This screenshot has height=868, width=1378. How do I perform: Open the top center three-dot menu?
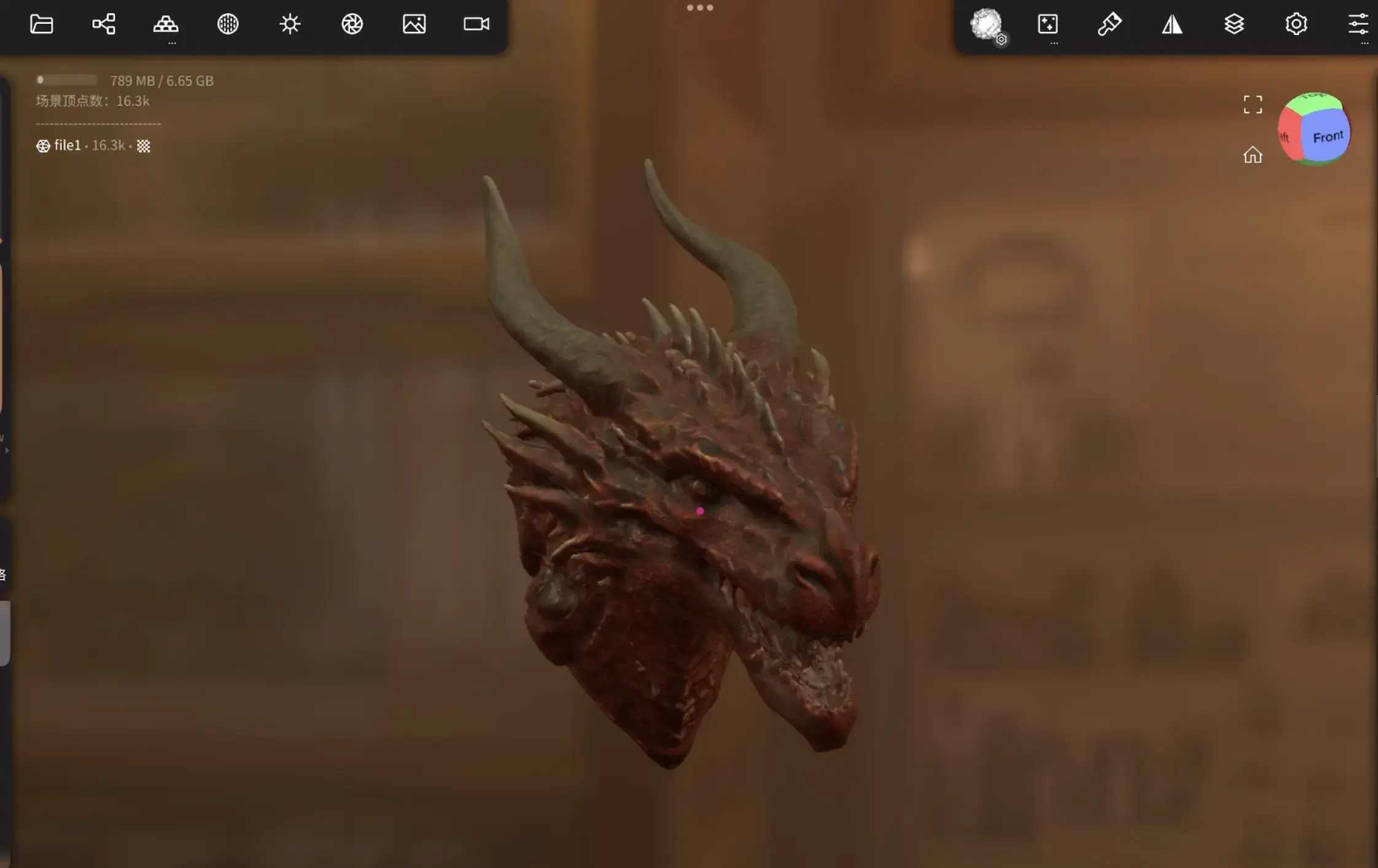pos(700,7)
